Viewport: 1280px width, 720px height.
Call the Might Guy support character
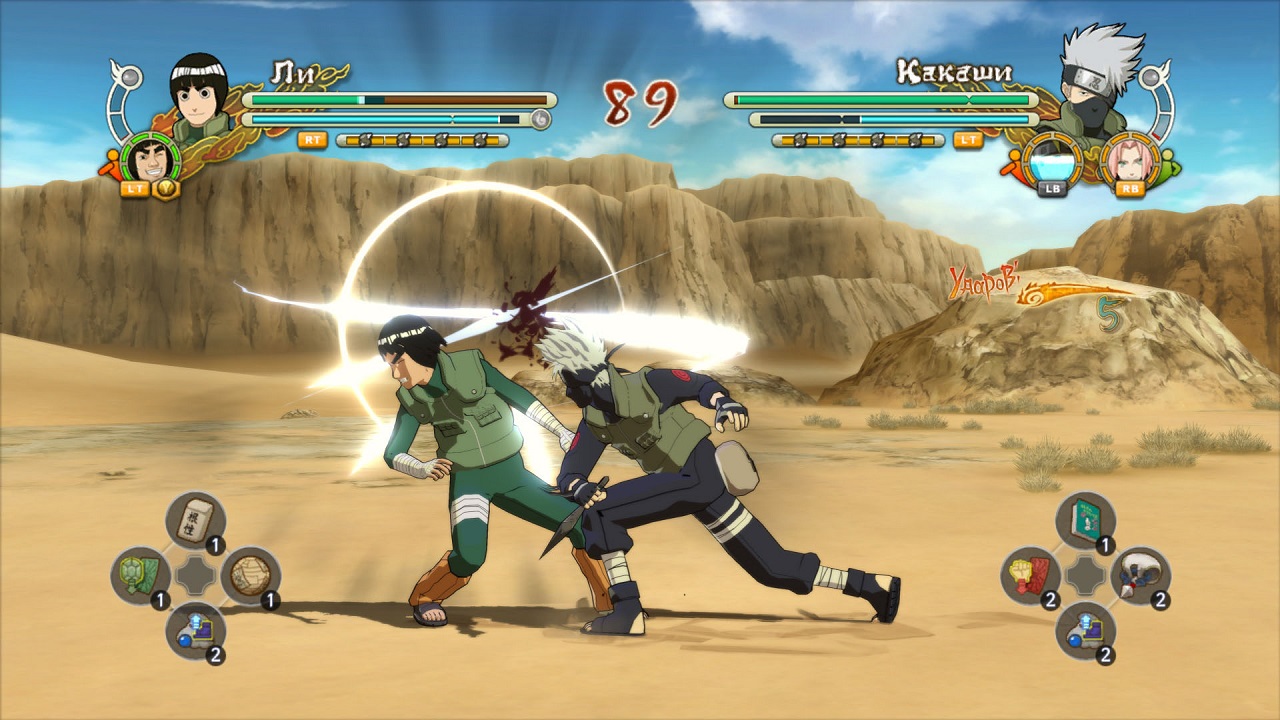coord(151,158)
